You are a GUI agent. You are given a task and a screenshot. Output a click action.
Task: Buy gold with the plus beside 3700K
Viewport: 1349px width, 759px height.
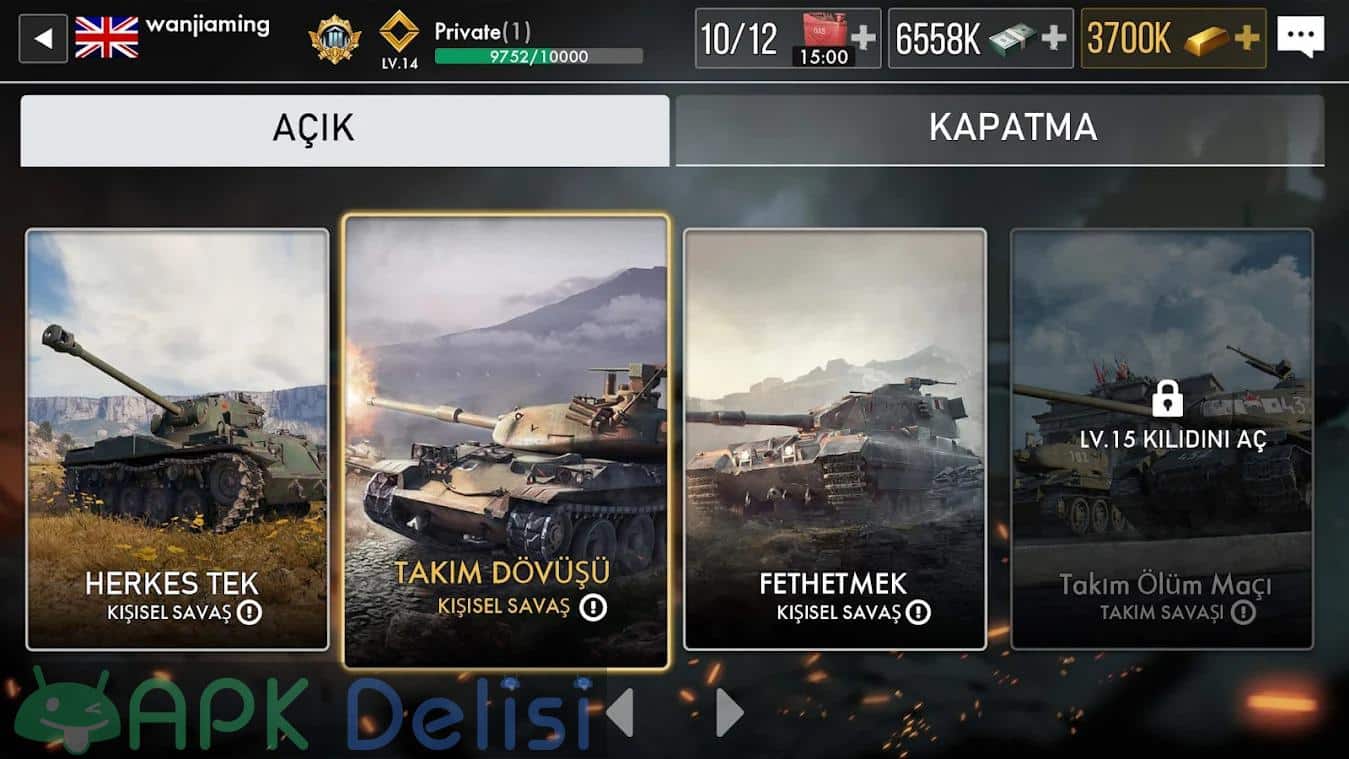click(x=1247, y=39)
